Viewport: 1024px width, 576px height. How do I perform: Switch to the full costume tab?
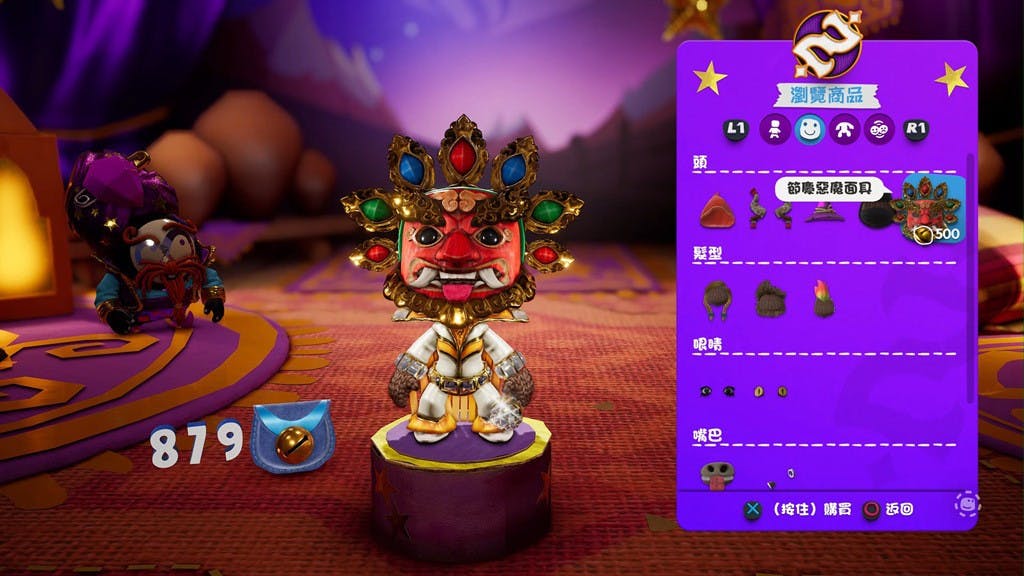(772, 129)
